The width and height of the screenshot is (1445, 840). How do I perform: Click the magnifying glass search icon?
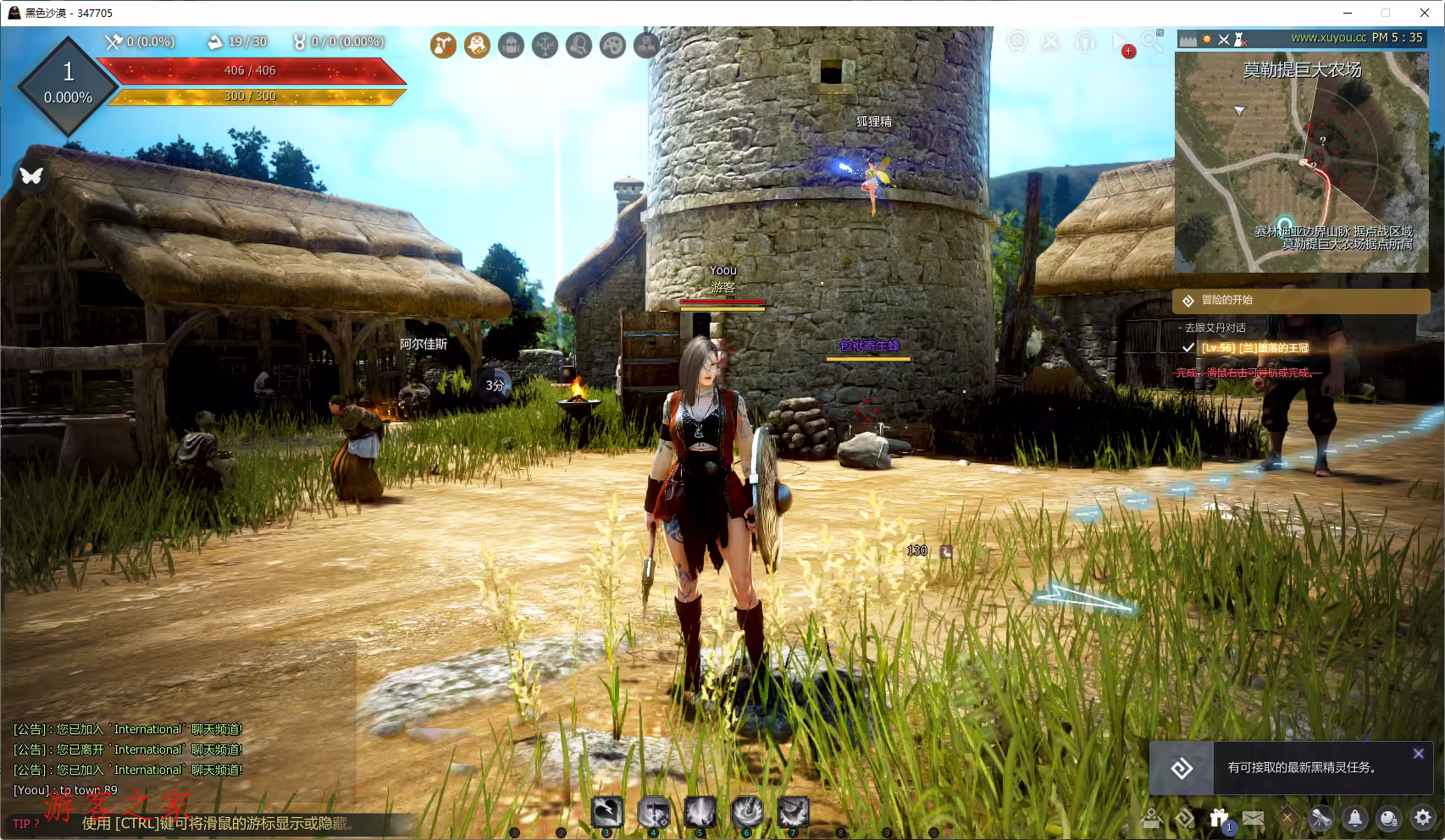1152,41
